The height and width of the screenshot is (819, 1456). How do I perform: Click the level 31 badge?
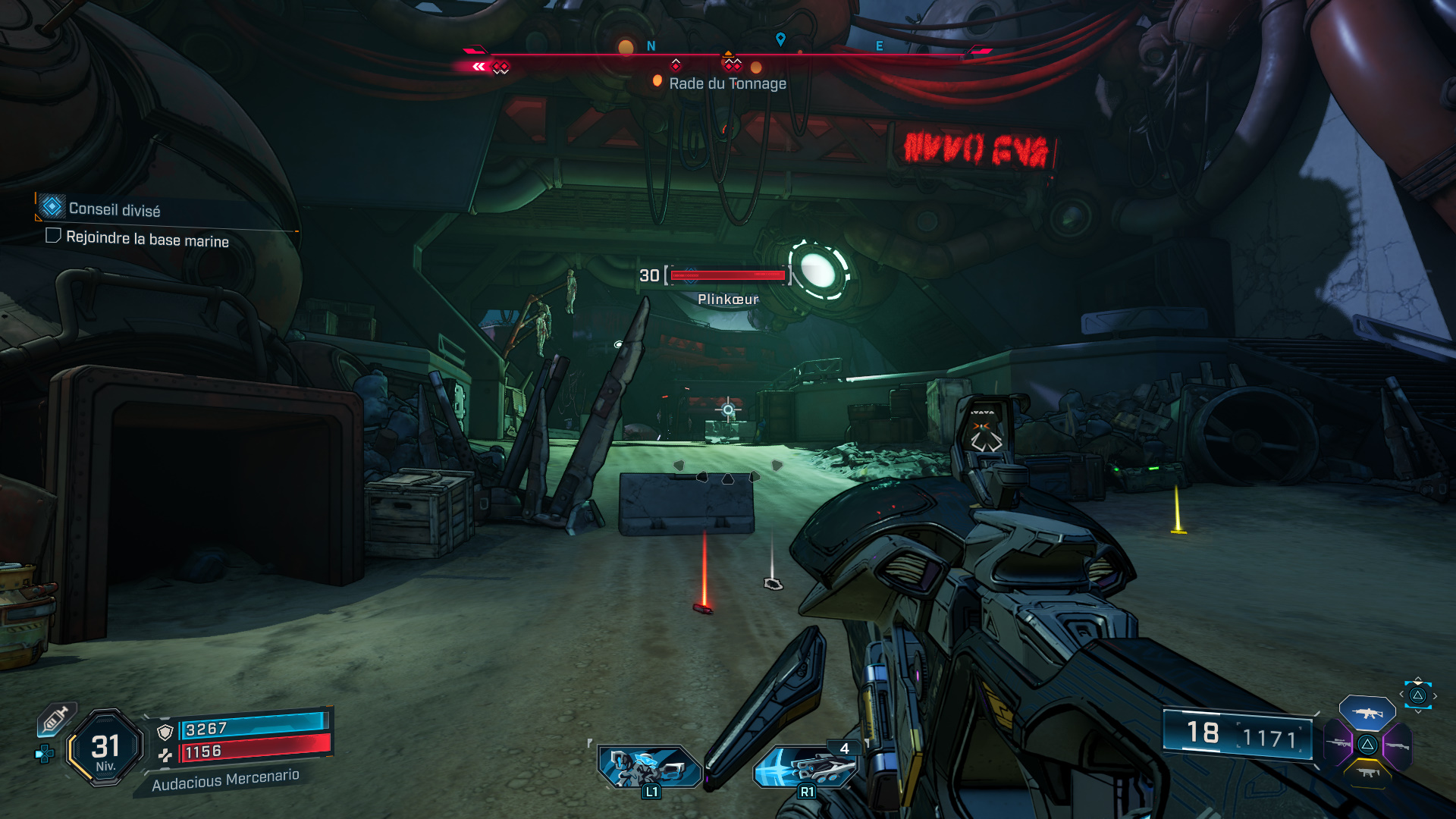pyautogui.click(x=105, y=748)
